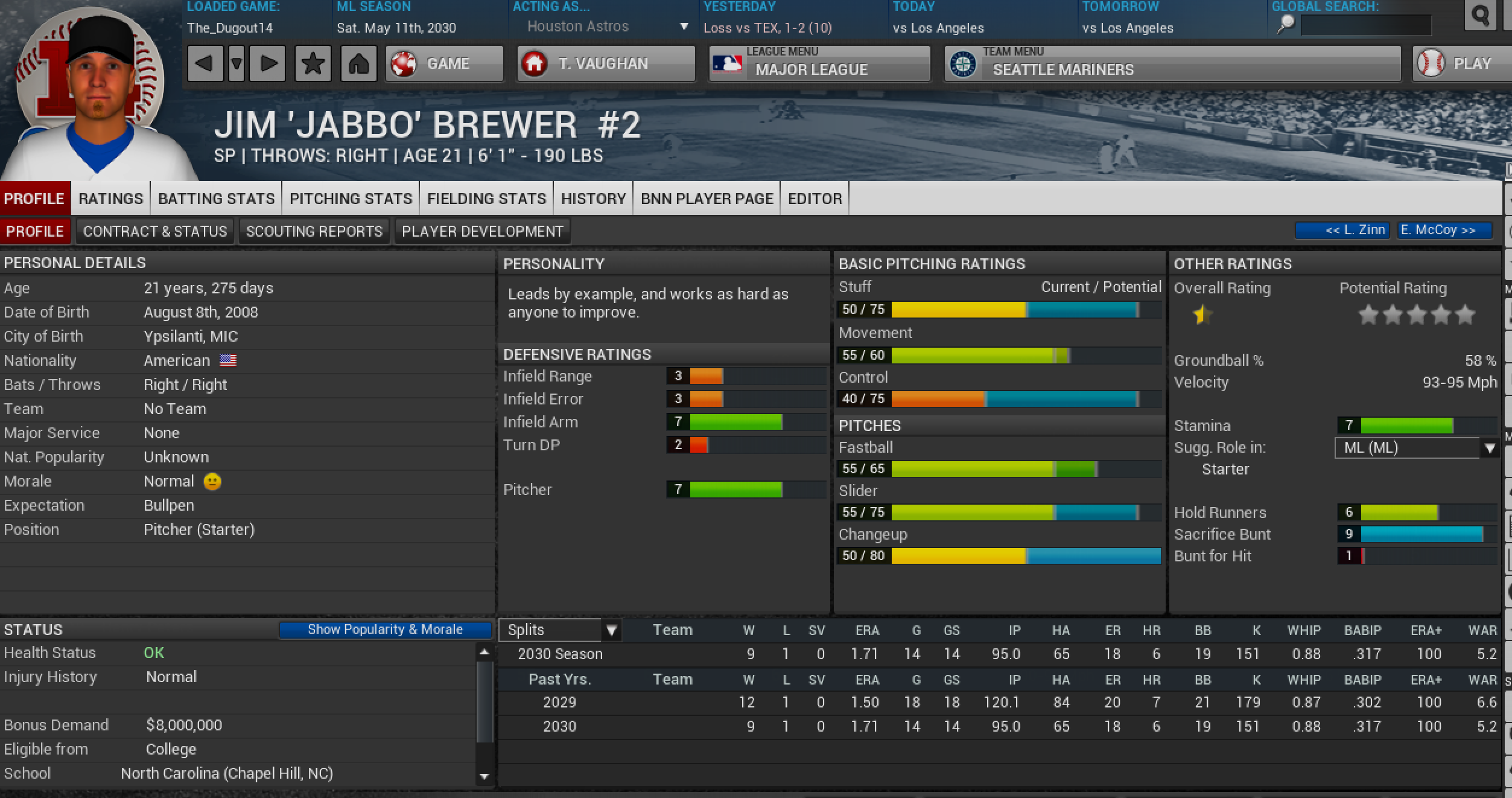View the History tab

tap(593, 199)
